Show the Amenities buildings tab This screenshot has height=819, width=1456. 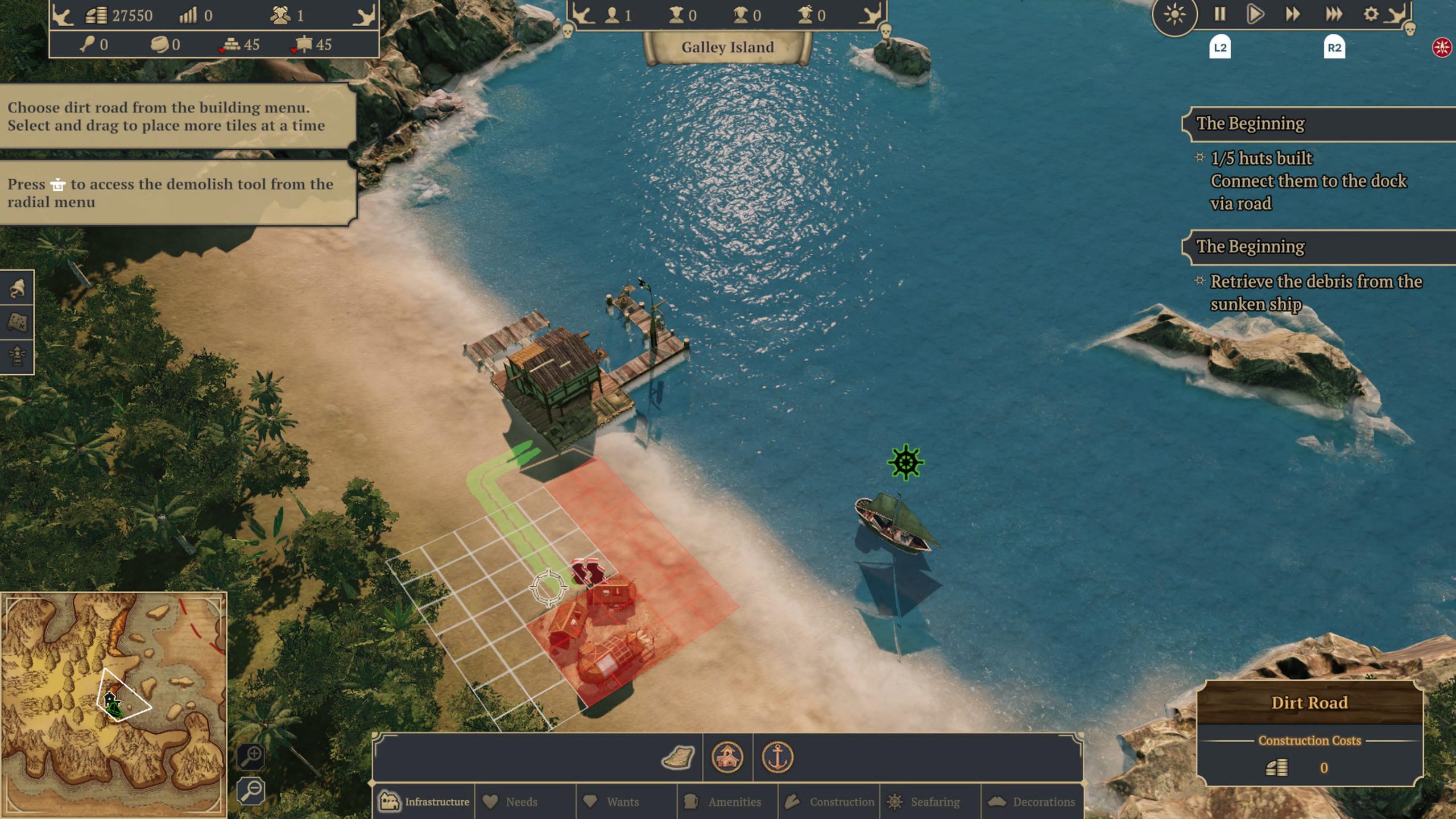[x=725, y=801]
